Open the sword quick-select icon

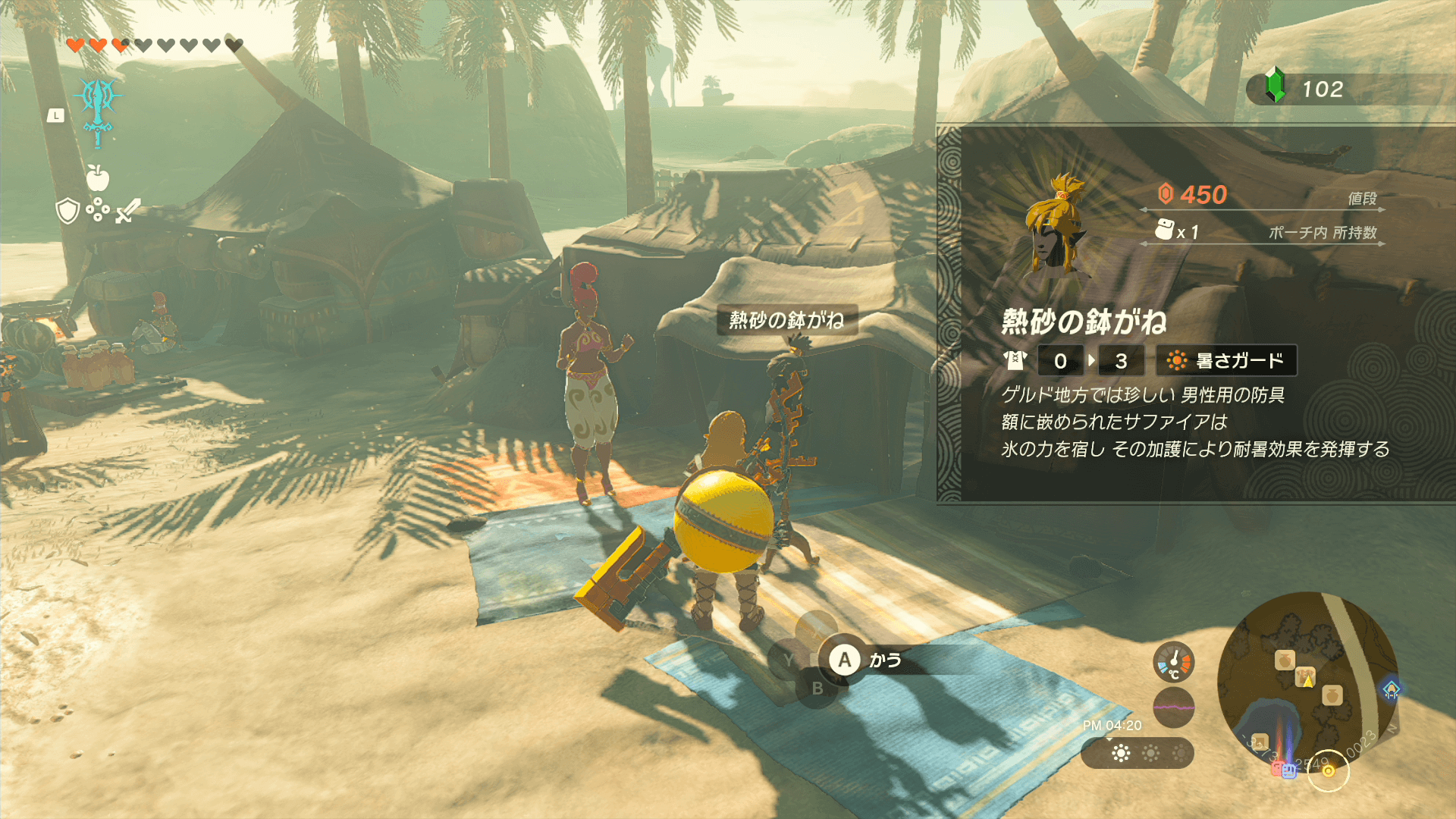click(127, 211)
